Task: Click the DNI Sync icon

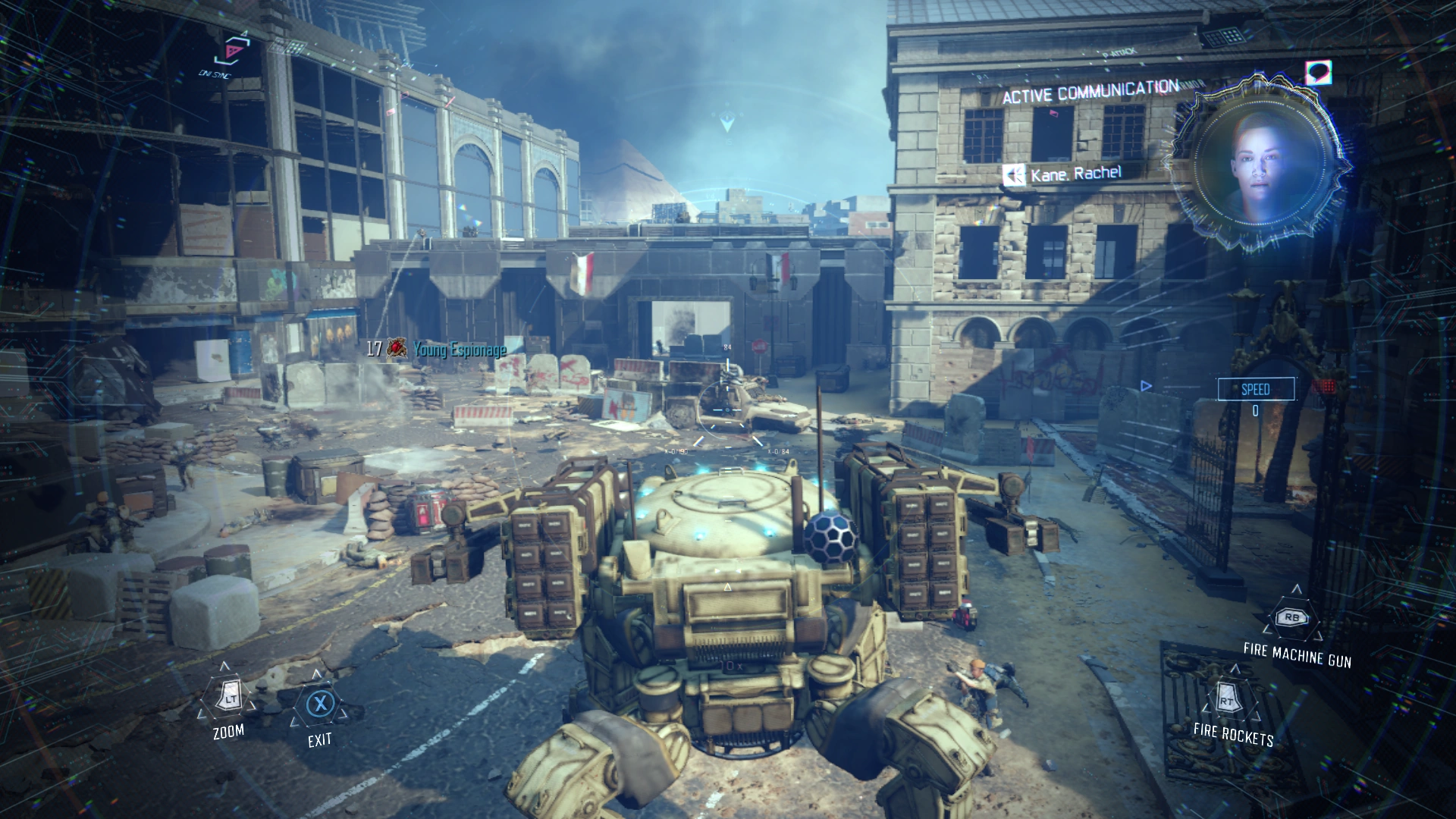Action: (230, 52)
